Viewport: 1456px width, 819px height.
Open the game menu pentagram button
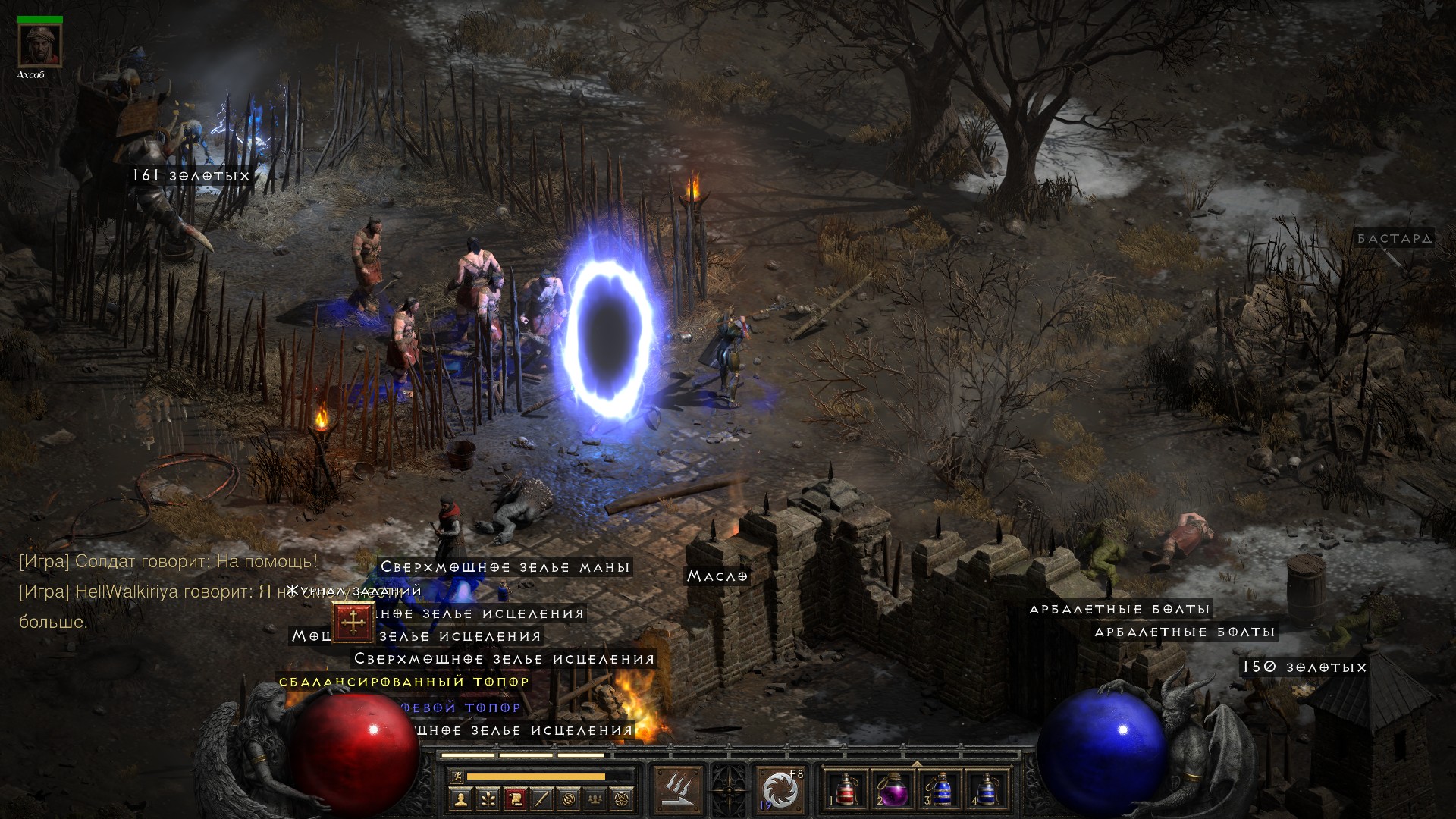coord(623,799)
